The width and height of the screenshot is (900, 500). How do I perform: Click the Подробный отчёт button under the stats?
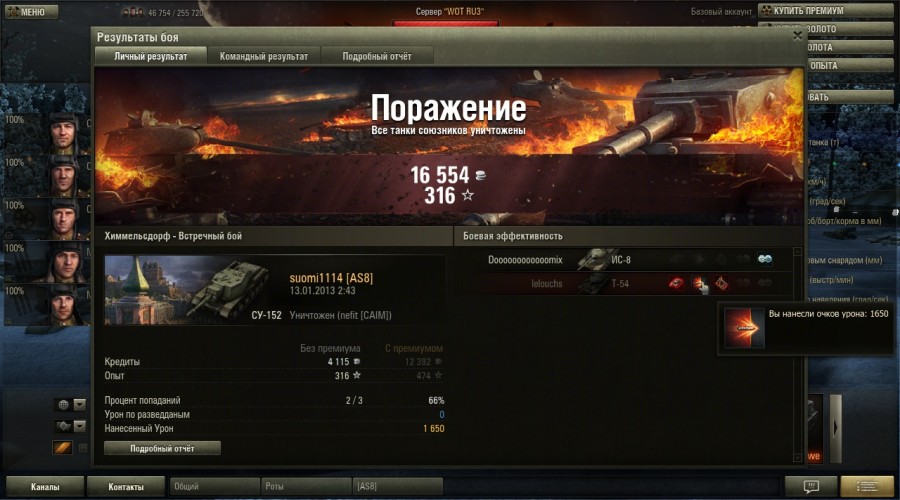pyautogui.click(x=162, y=448)
